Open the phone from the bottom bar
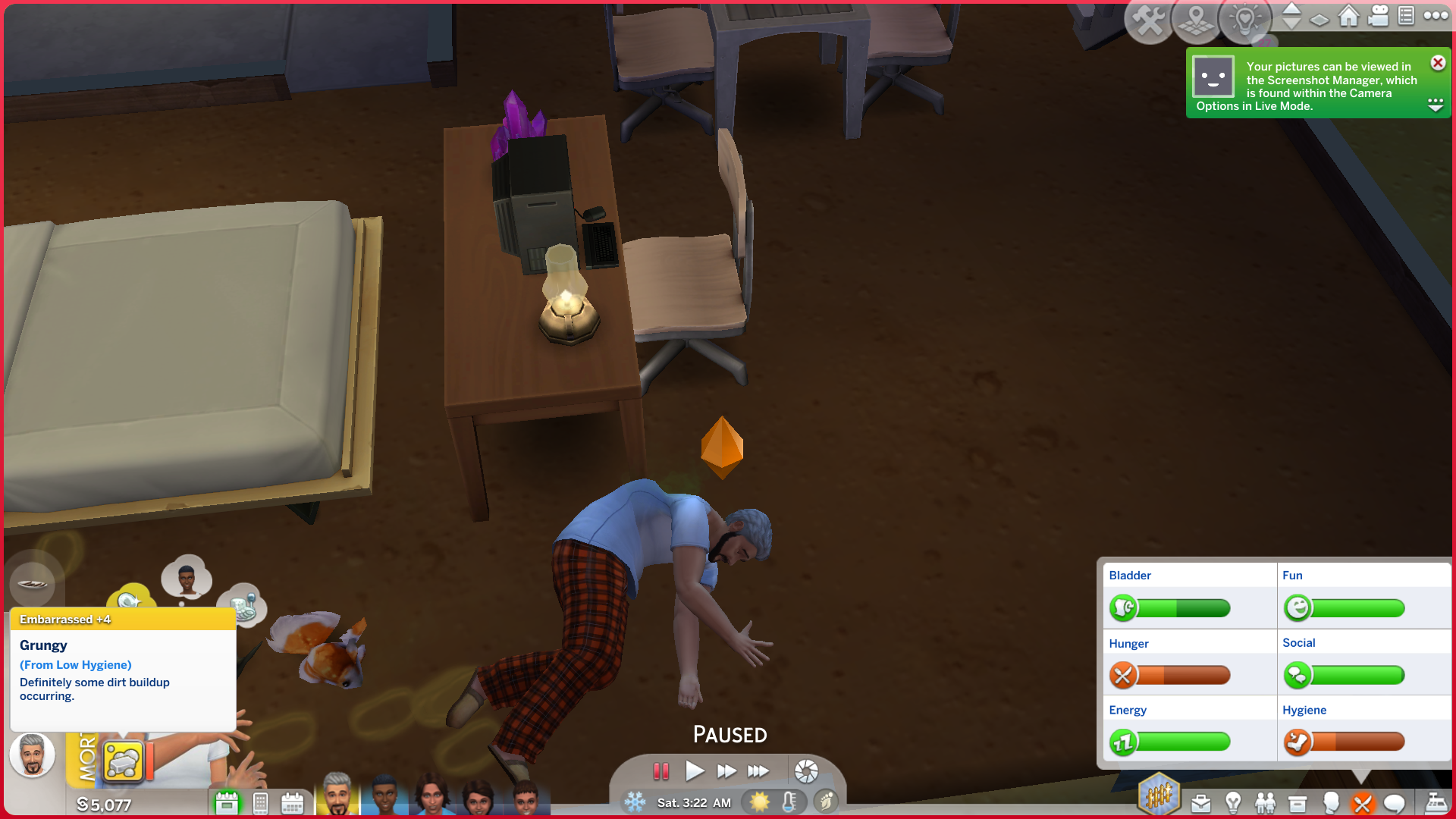1456x819 pixels. (260, 803)
